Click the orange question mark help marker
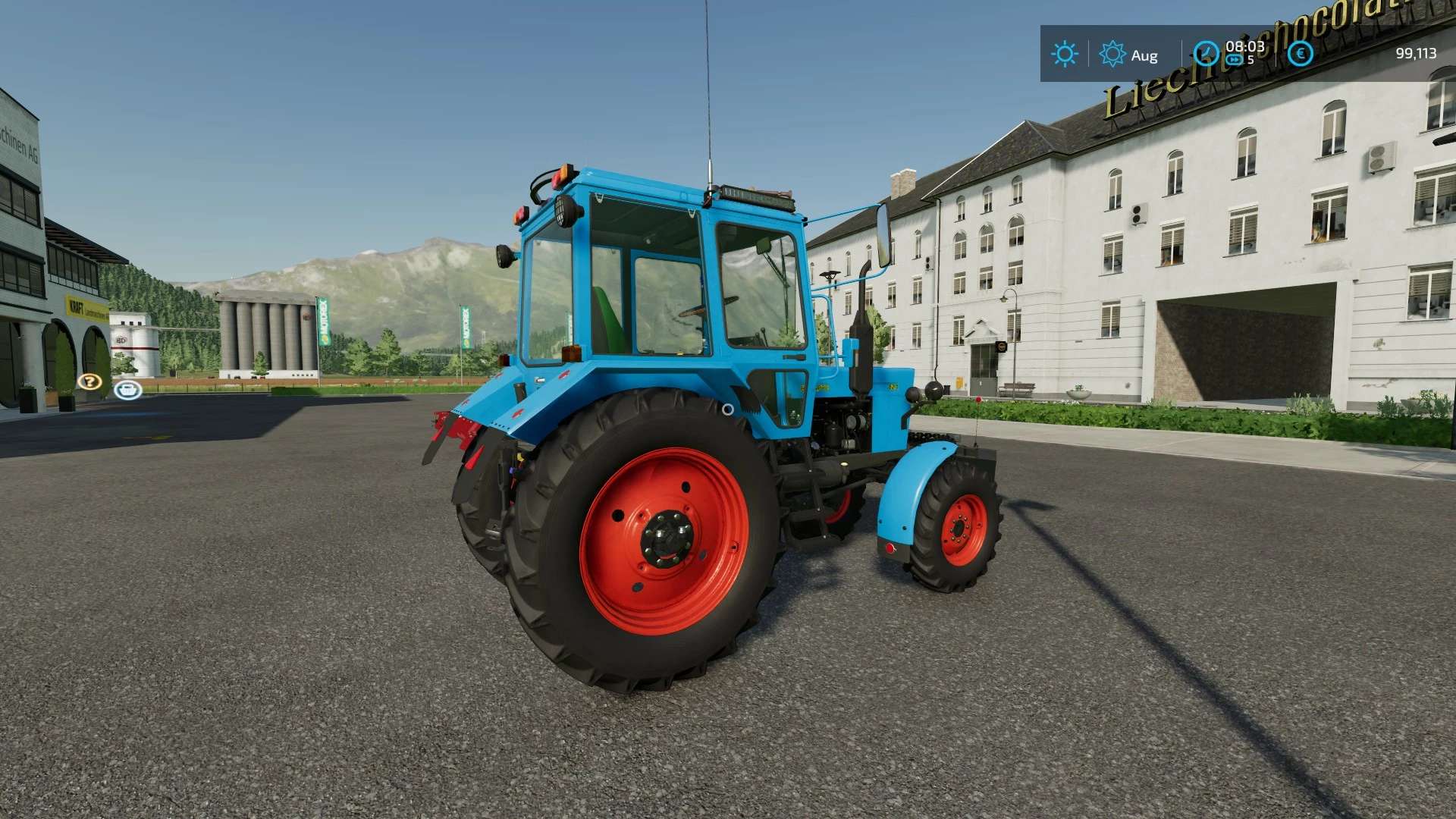 pos(89,381)
